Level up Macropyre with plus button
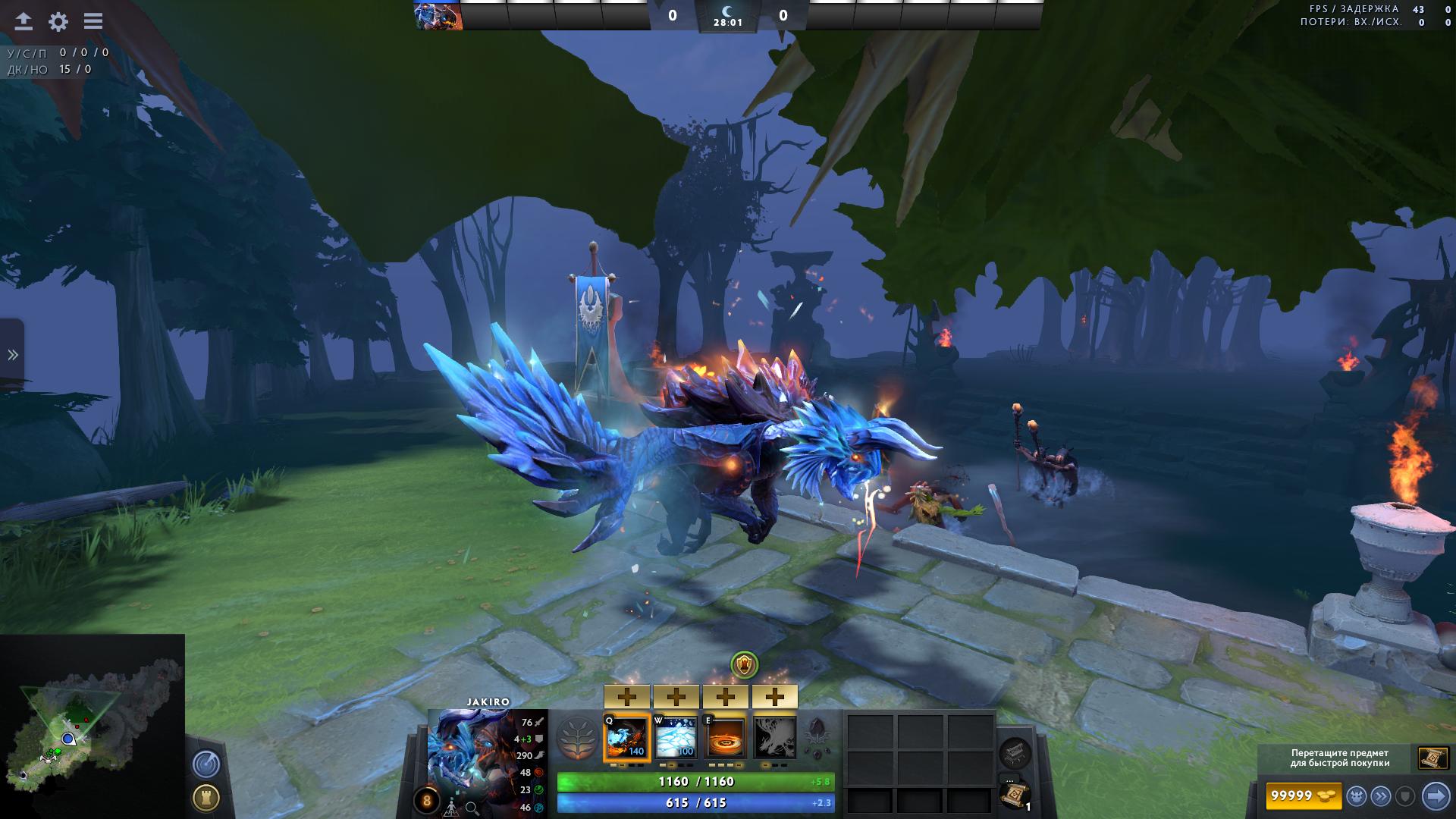This screenshot has width=1456, height=819. click(774, 696)
